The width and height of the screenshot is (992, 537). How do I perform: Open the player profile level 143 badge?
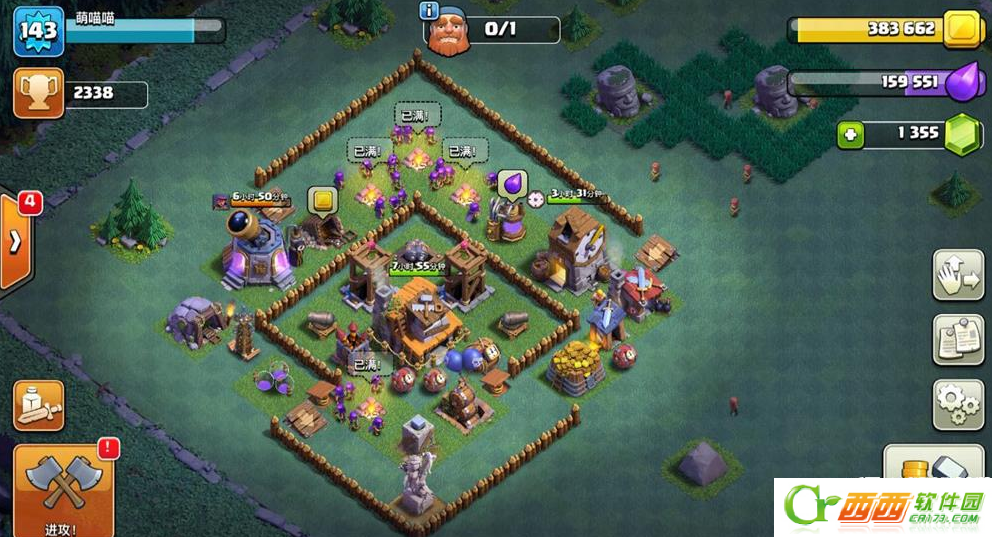pos(38,33)
